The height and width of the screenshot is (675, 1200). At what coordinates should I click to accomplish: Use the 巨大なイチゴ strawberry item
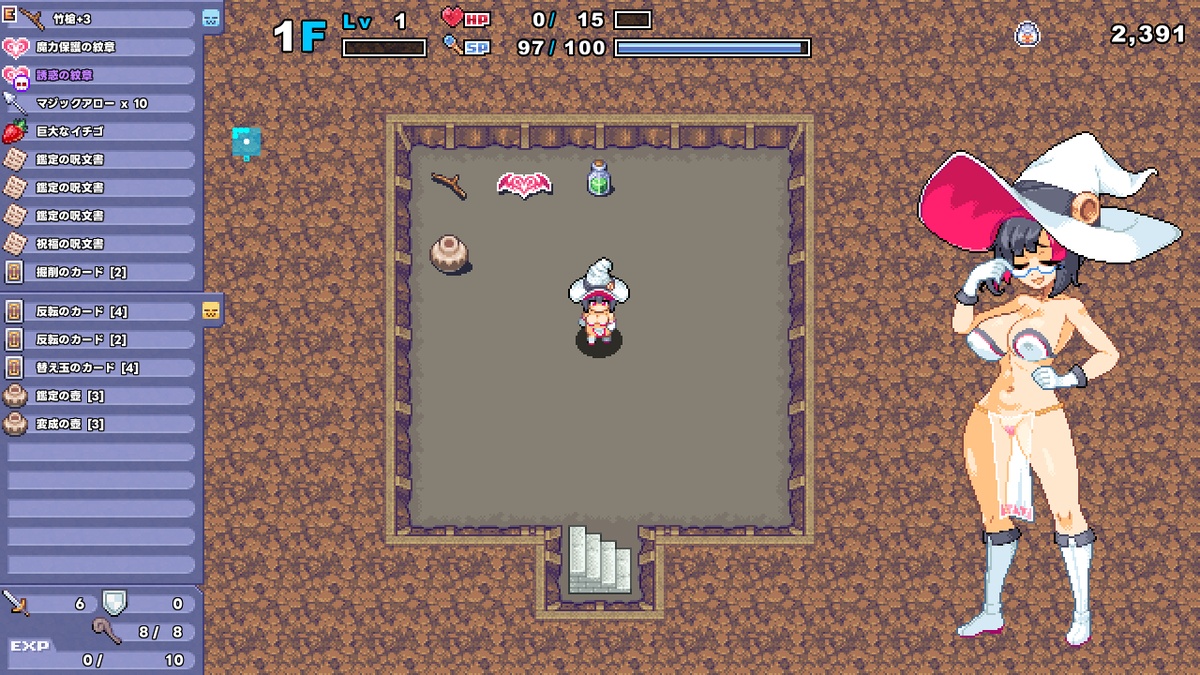(100, 131)
